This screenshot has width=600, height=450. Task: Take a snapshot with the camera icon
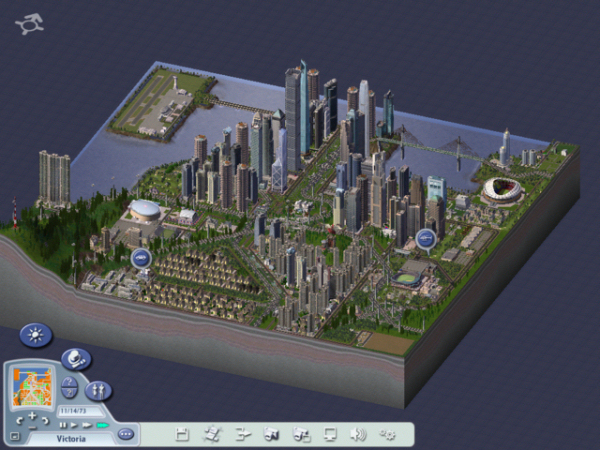(271, 434)
